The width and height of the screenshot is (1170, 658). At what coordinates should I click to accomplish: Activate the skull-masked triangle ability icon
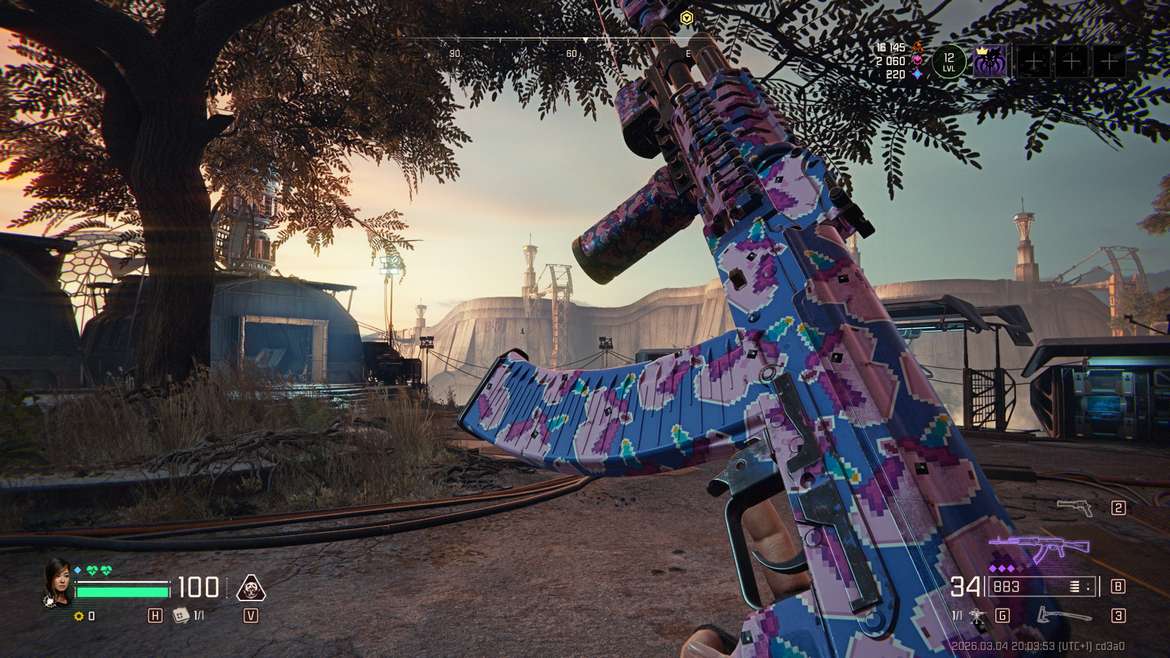[250, 588]
